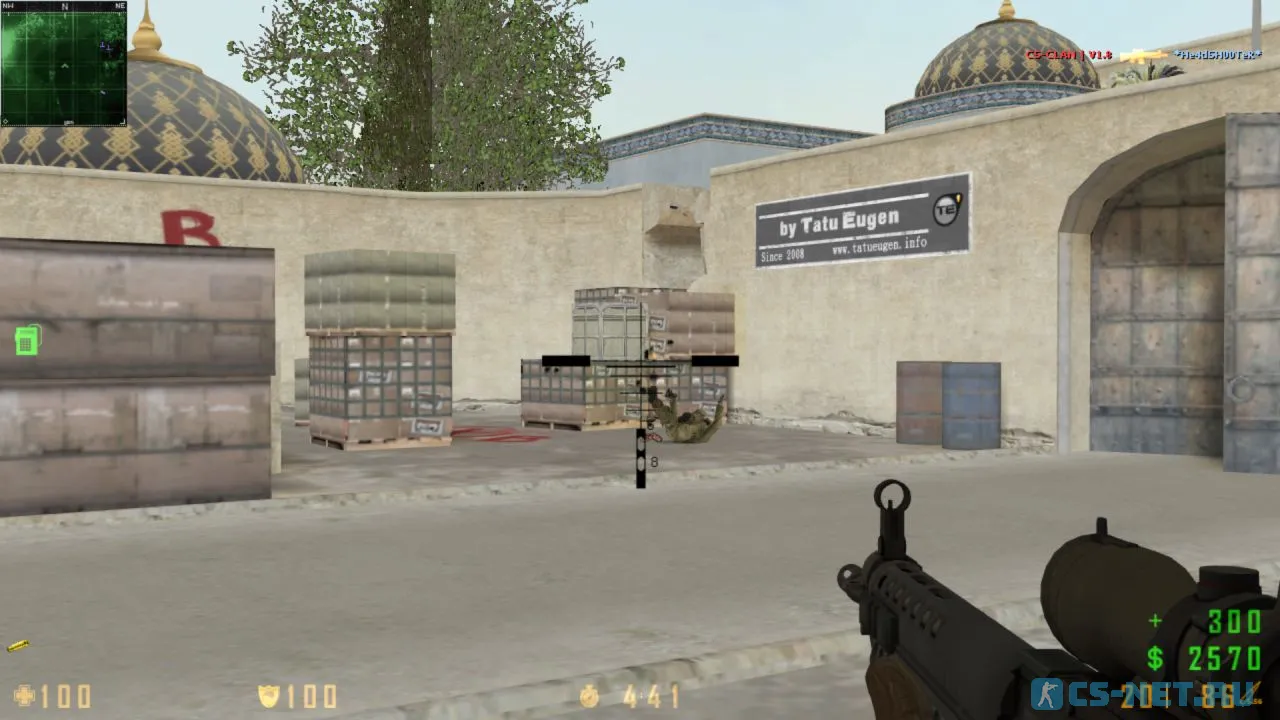
Task: Select the rifle kill-feed weapon icon
Action: pos(1143,56)
